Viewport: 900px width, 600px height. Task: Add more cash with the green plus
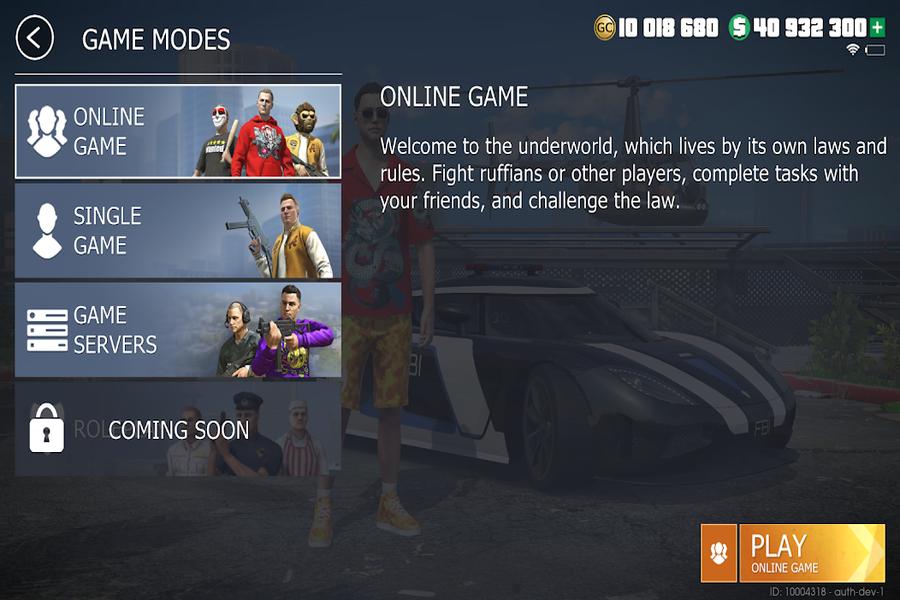(878, 27)
